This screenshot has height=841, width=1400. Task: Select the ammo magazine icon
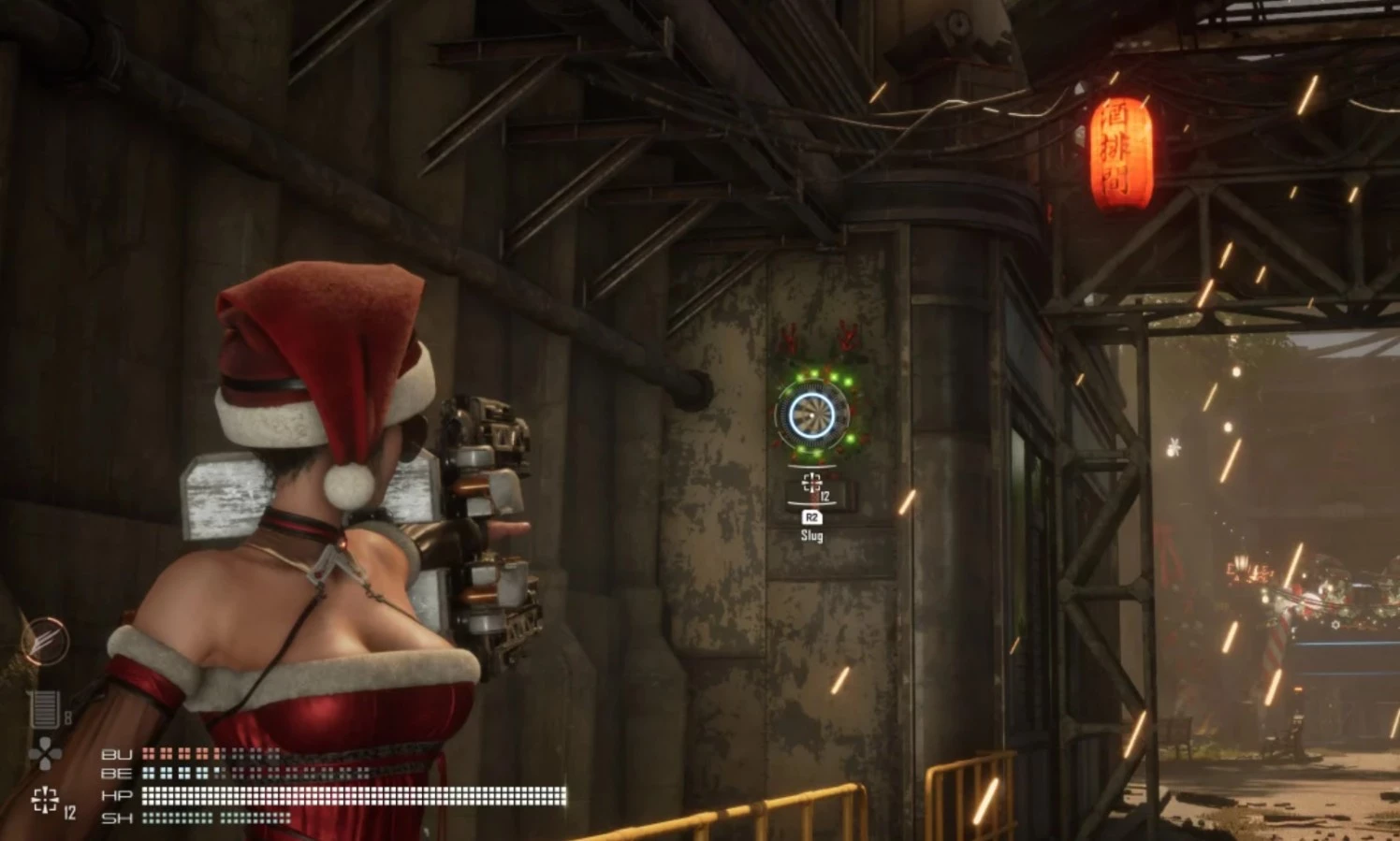point(44,710)
